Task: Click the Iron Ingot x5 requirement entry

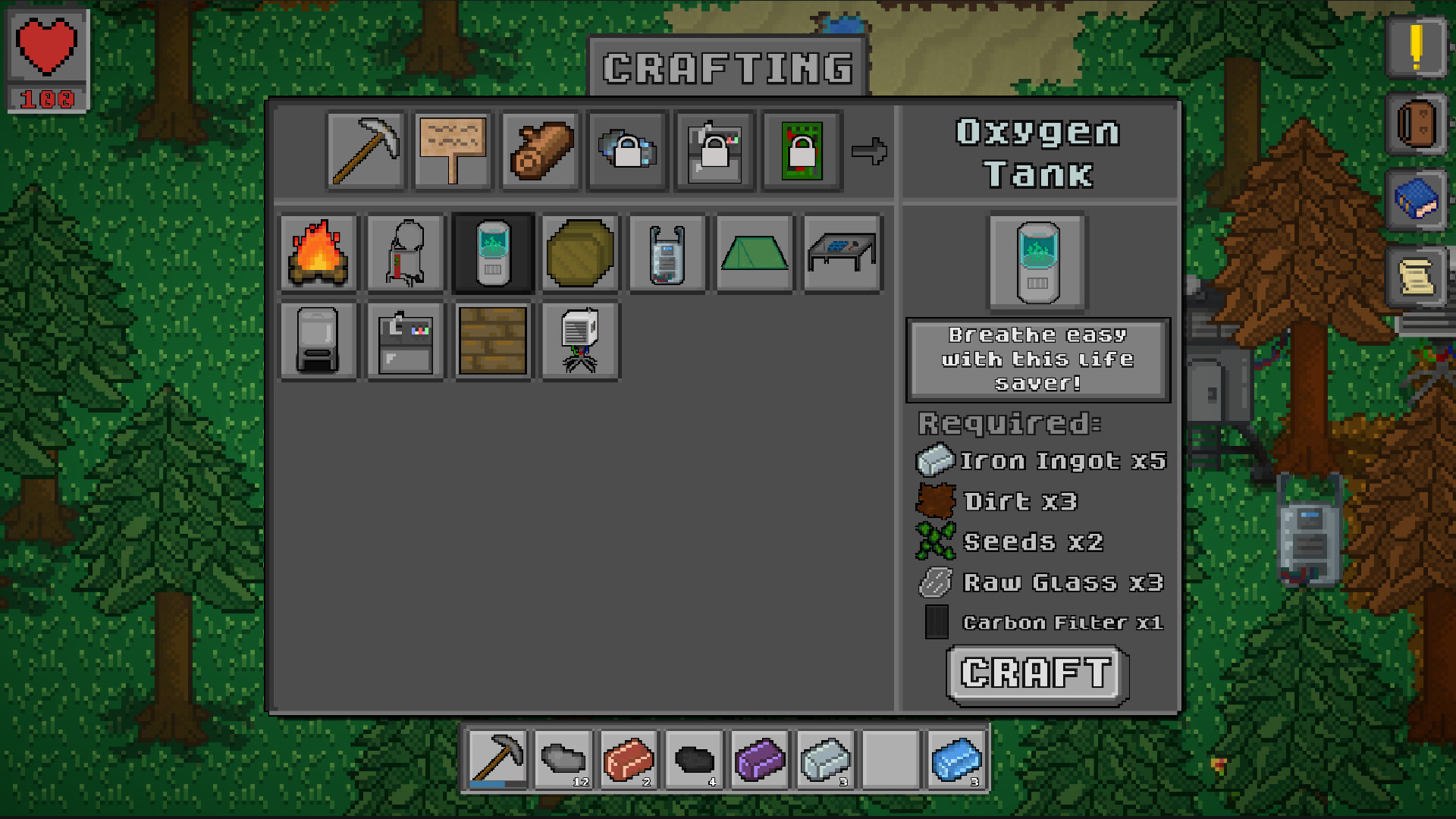Action: point(1043,460)
